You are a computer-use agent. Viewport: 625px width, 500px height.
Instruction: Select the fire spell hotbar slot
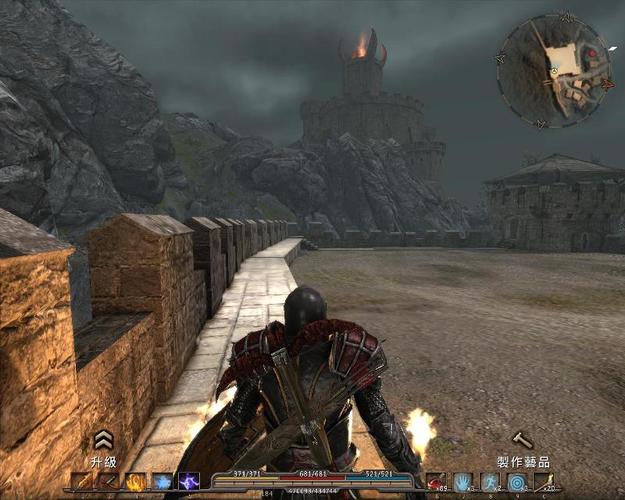[x=135, y=482]
